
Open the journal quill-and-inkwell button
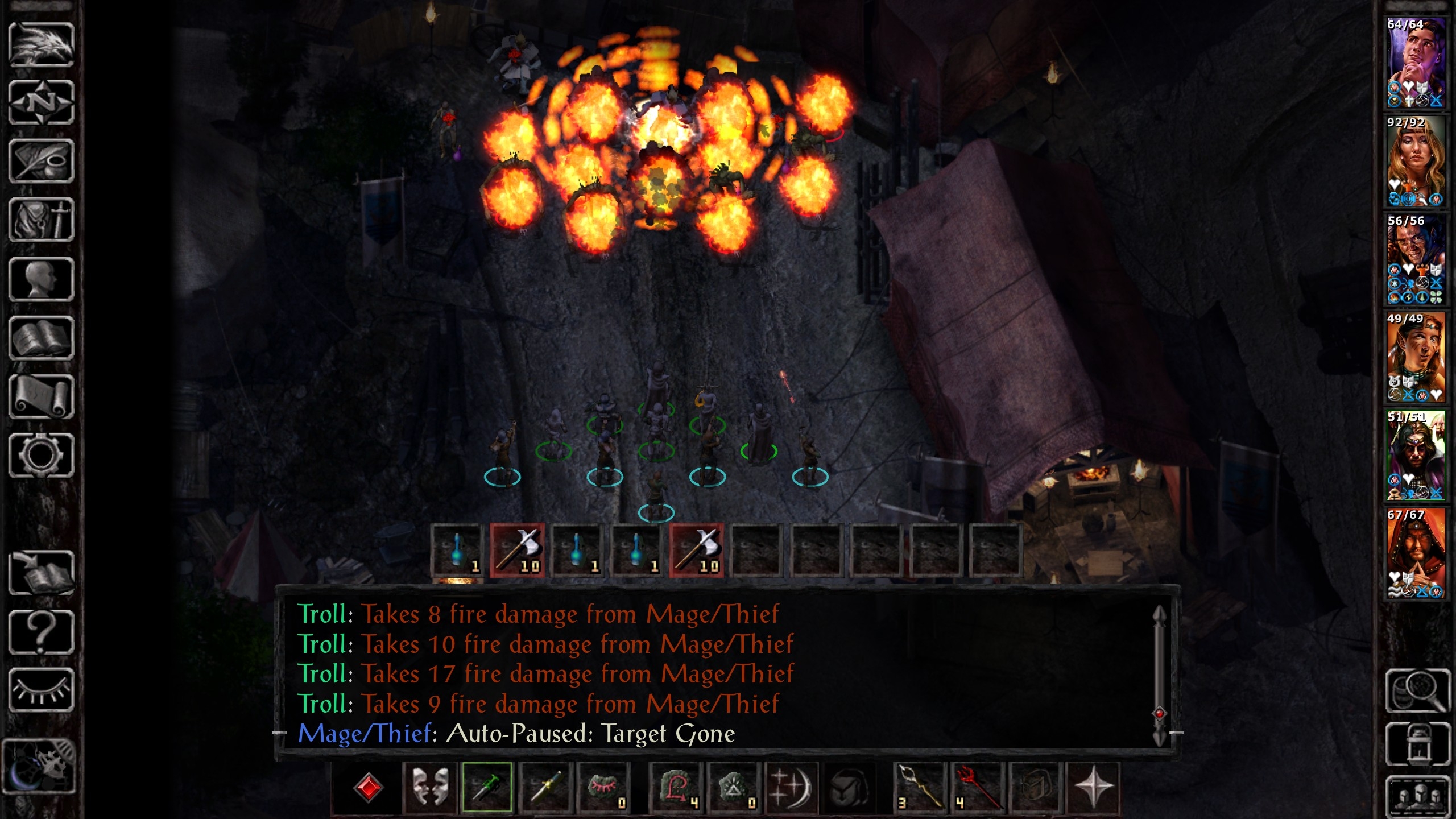pyautogui.click(x=41, y=162)
